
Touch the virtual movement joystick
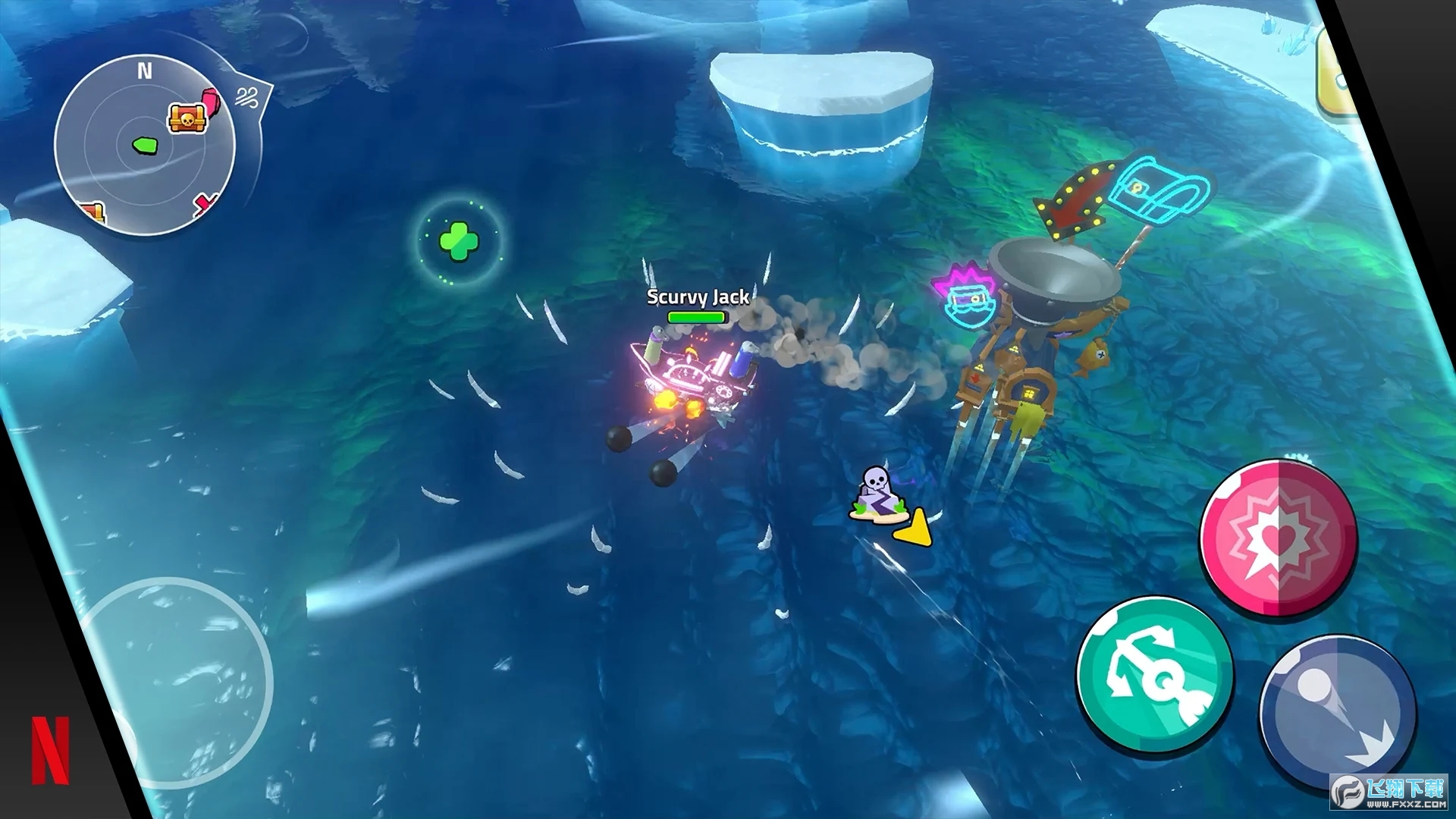pos(174,682)
